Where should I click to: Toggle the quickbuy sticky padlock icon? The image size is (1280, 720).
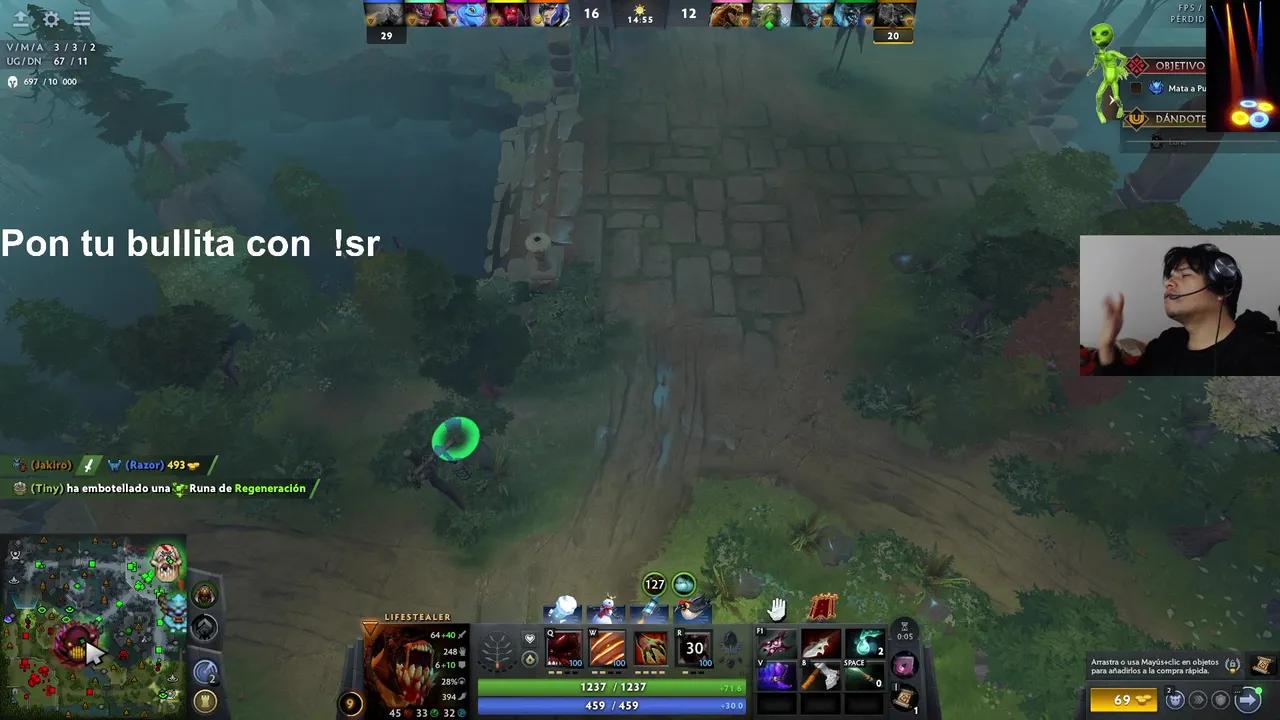(x=1232, y=665)
